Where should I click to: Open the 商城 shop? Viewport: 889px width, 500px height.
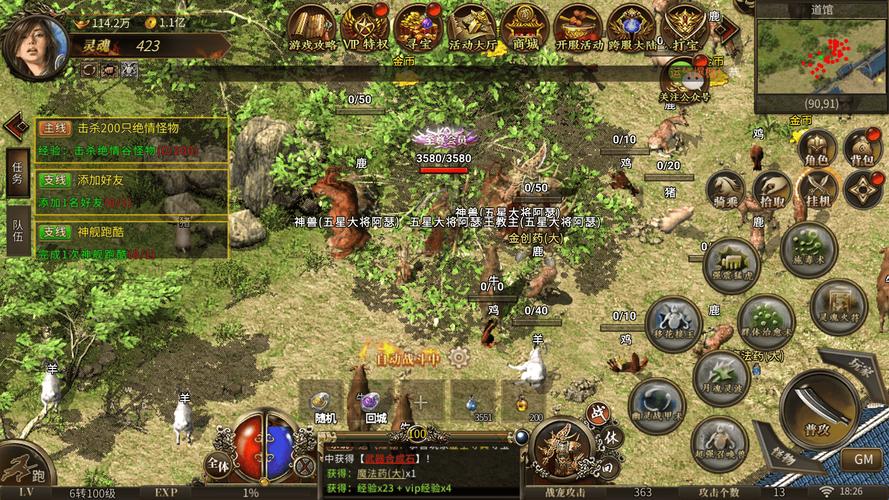pos(524,25)
